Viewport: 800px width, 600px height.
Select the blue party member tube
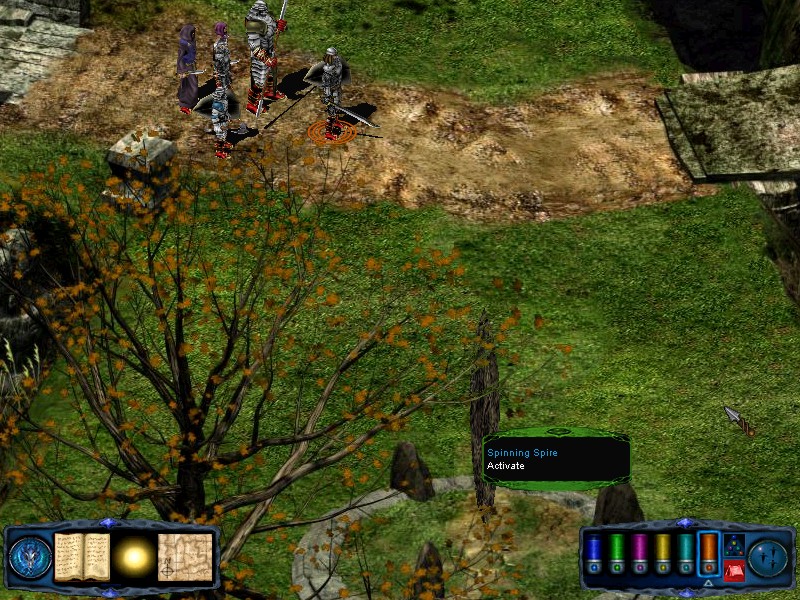coord(593,553)
